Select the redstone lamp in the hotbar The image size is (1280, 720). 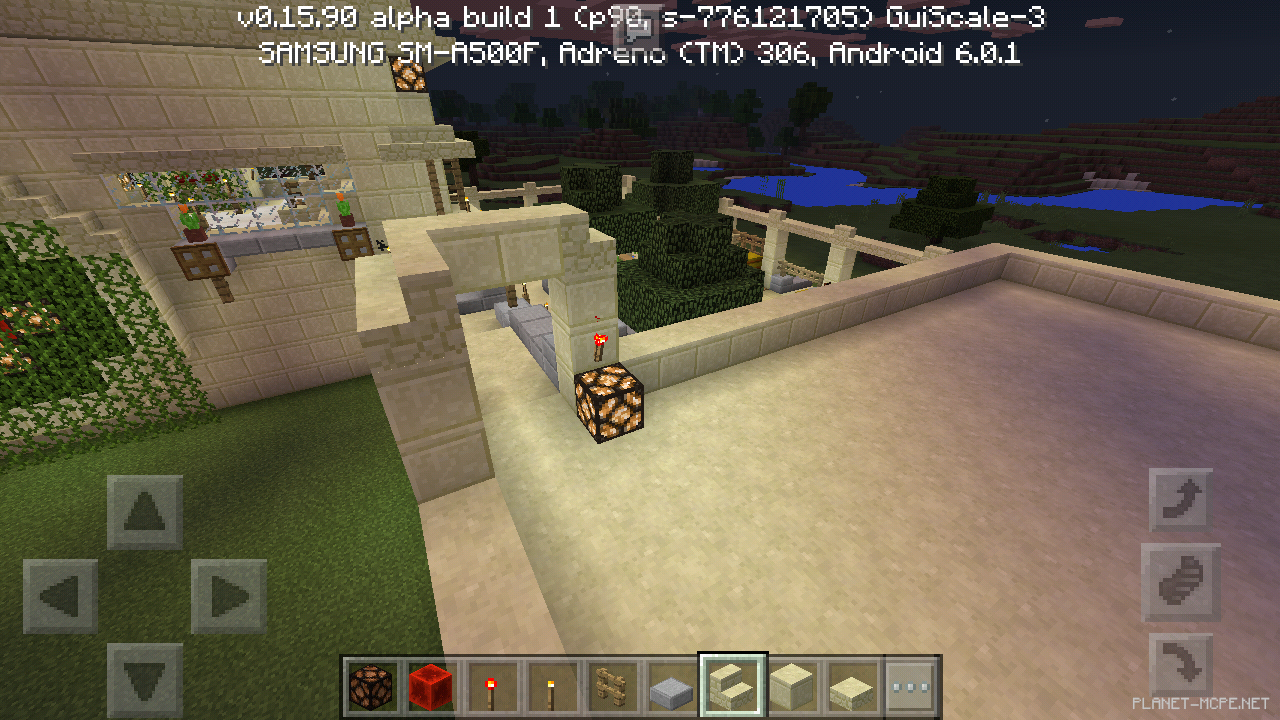coord(371,688)
